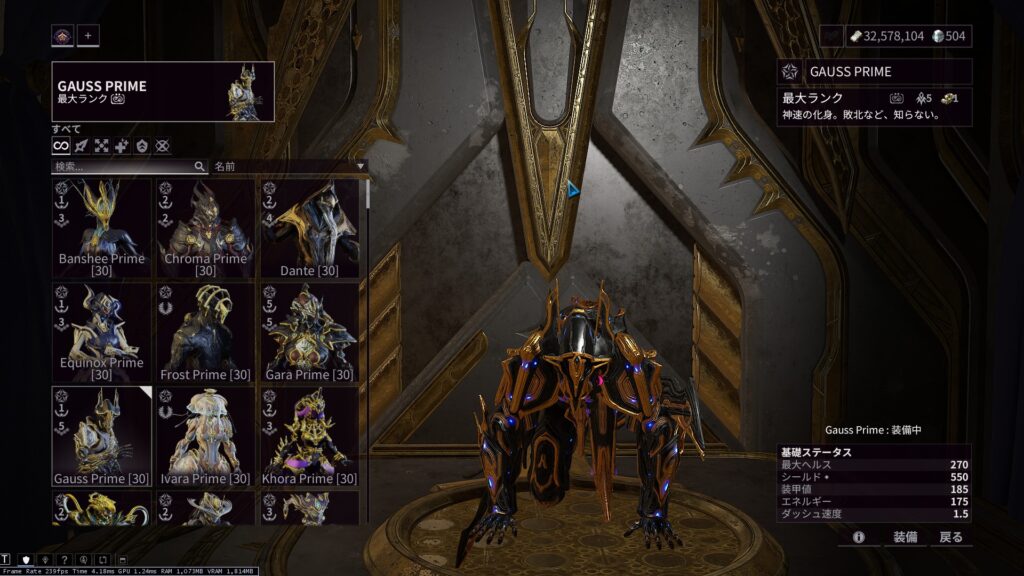1024x576 pixels.
Task: Select the Banshee Prime warframe tile
Action: pos(101,227)
